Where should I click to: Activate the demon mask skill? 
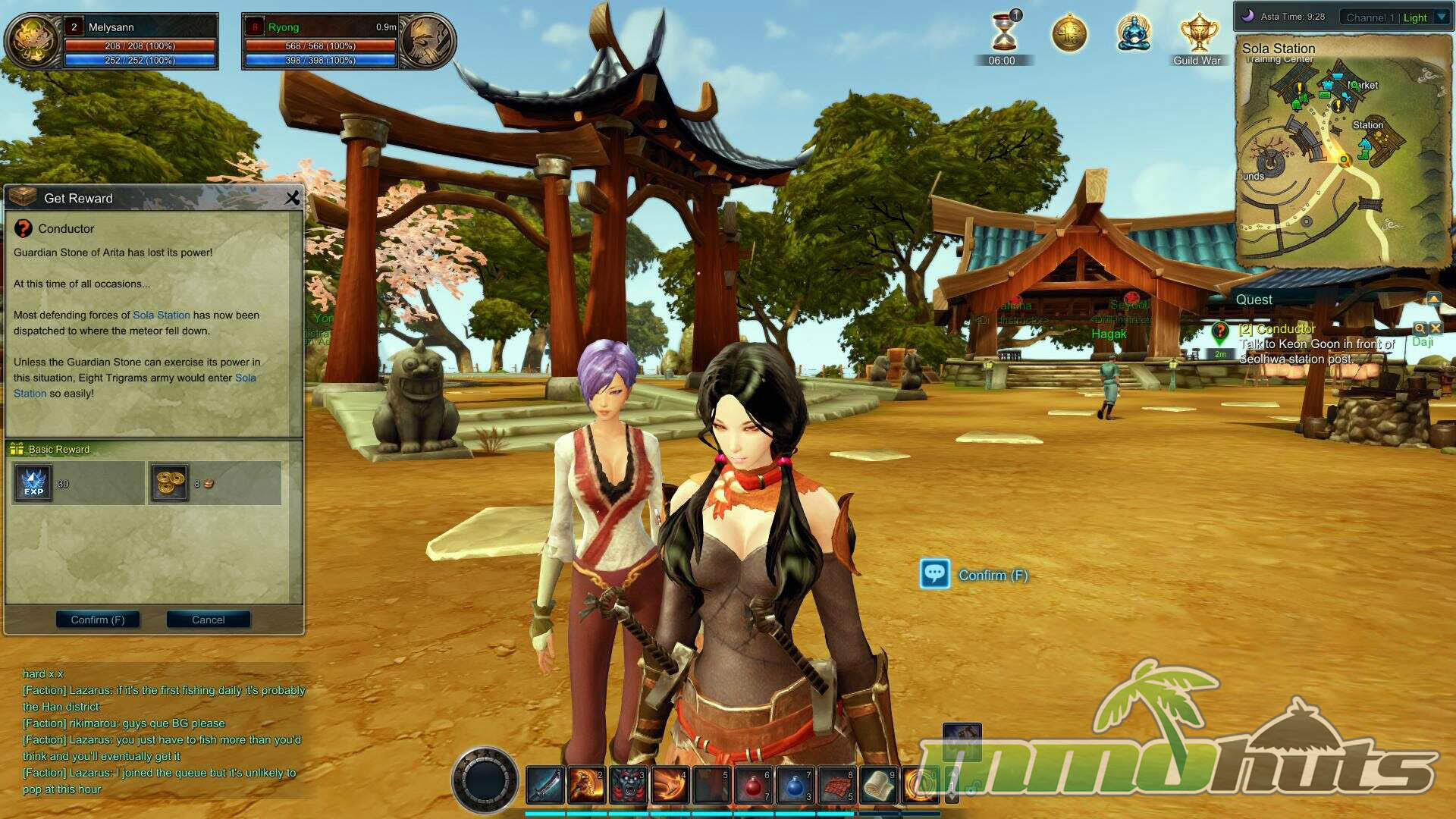(x=628, y=785)
